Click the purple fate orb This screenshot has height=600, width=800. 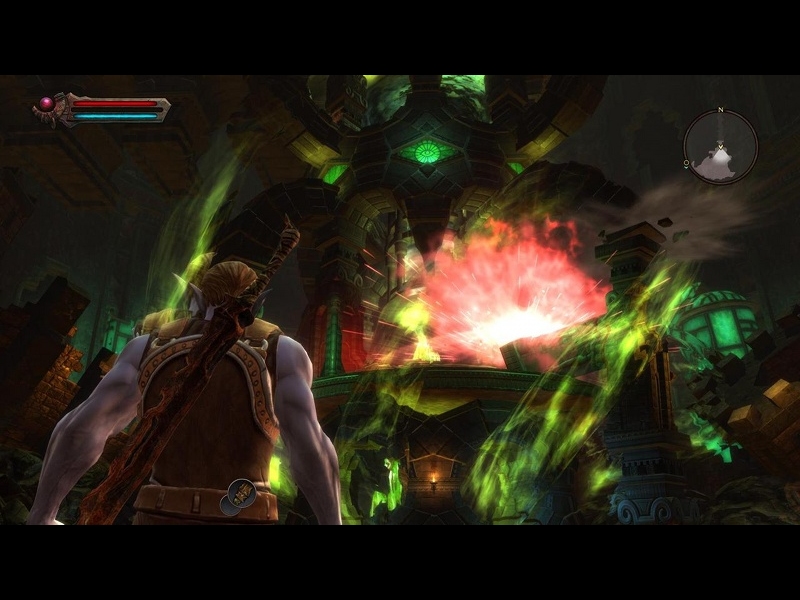click(x=46, y=104)
